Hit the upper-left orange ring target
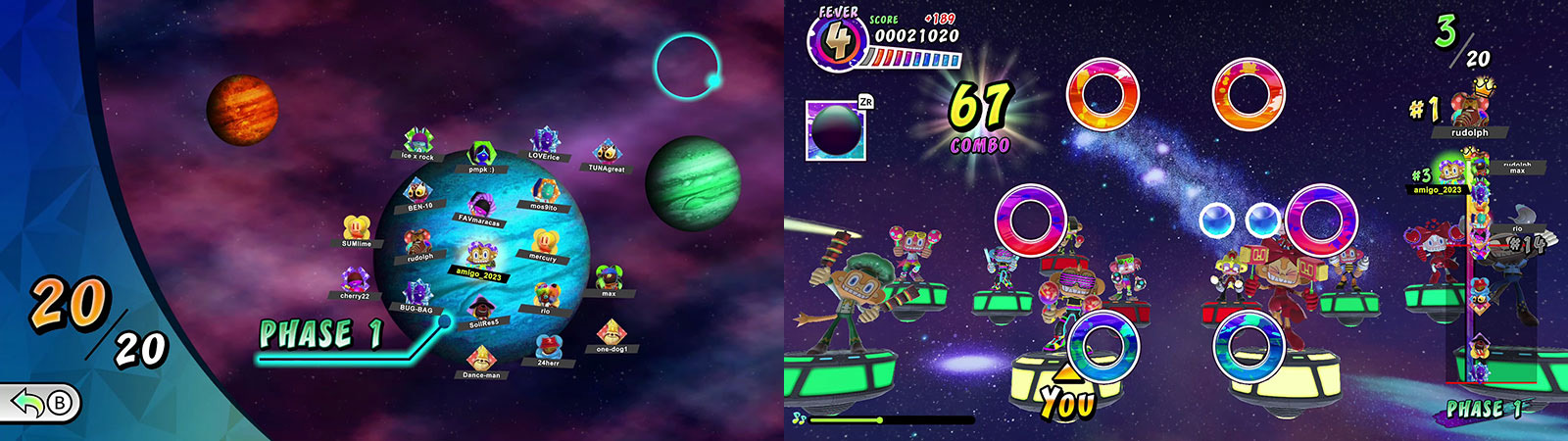This screenshot has width=1568, height=441. [x=1102, y=94]
